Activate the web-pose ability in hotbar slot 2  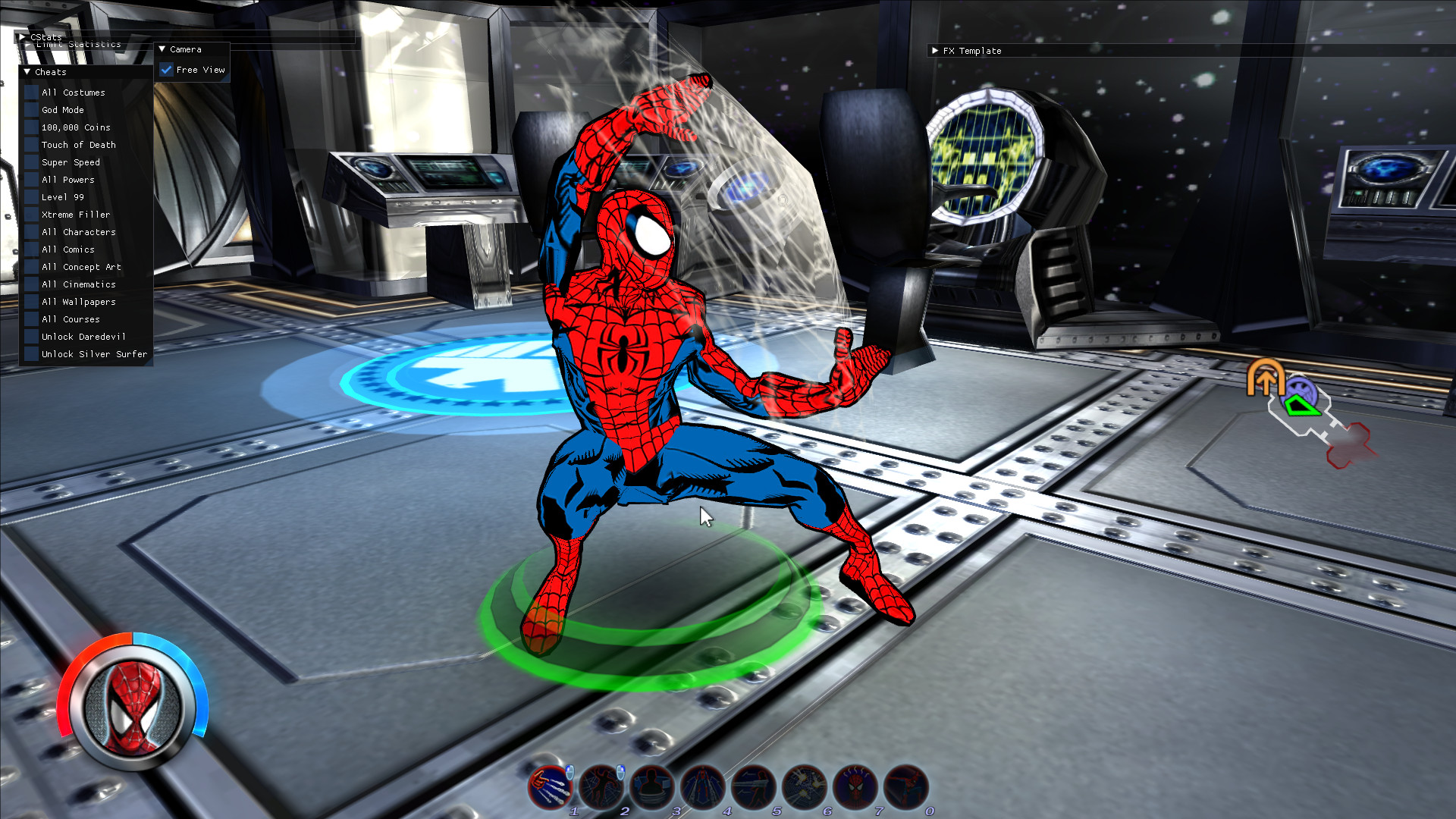click(601, 787)
